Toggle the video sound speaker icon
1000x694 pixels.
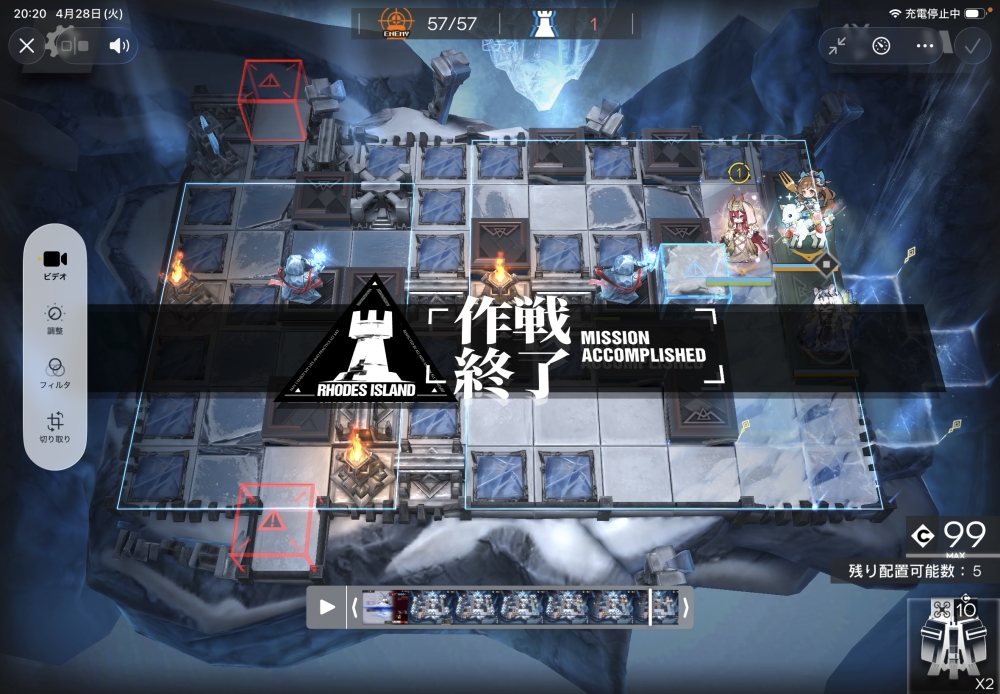120,45
